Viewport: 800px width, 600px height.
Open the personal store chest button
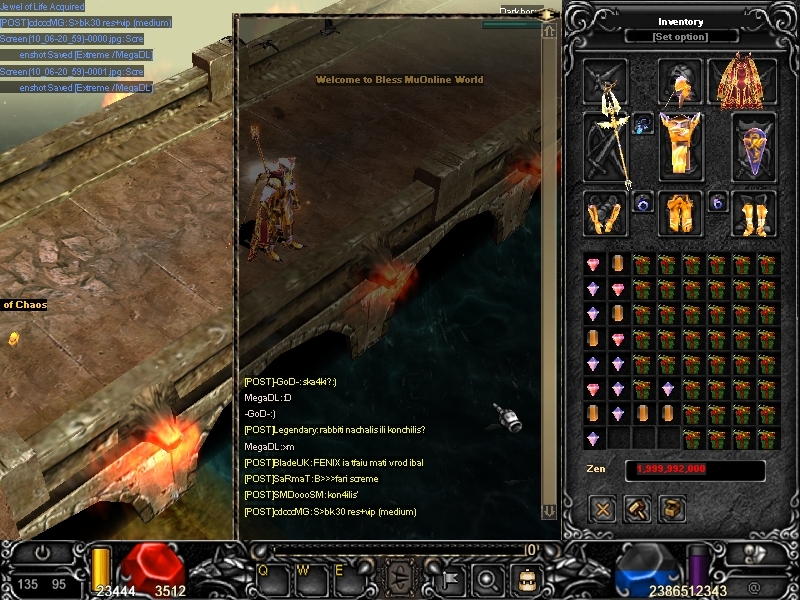coord(672,509)
